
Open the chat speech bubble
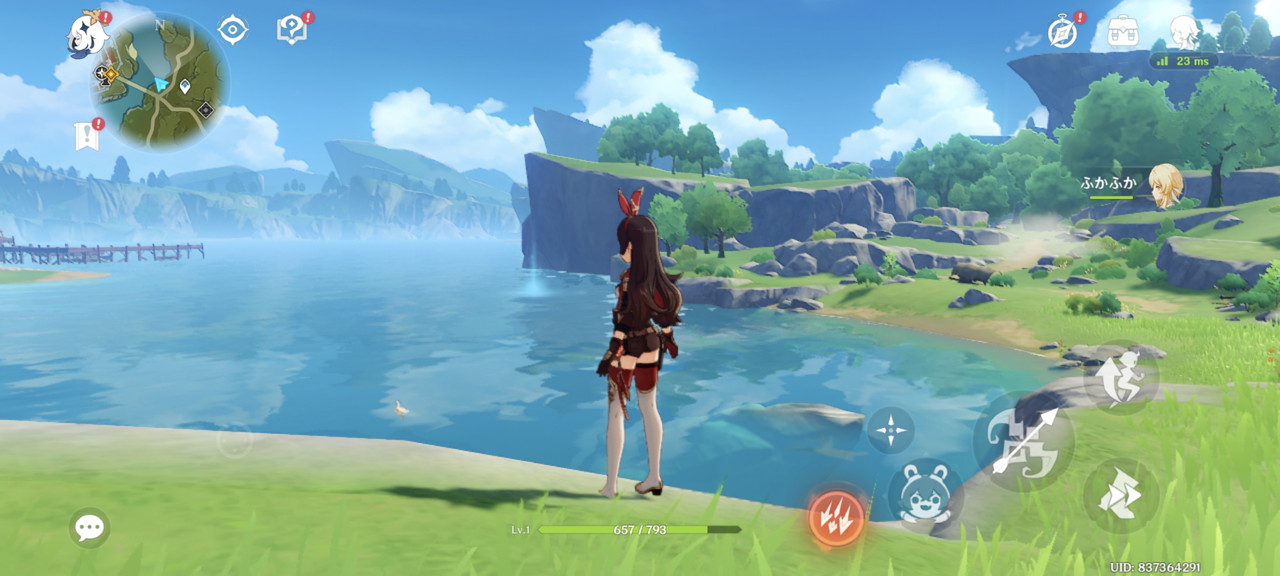coord(89,527)
